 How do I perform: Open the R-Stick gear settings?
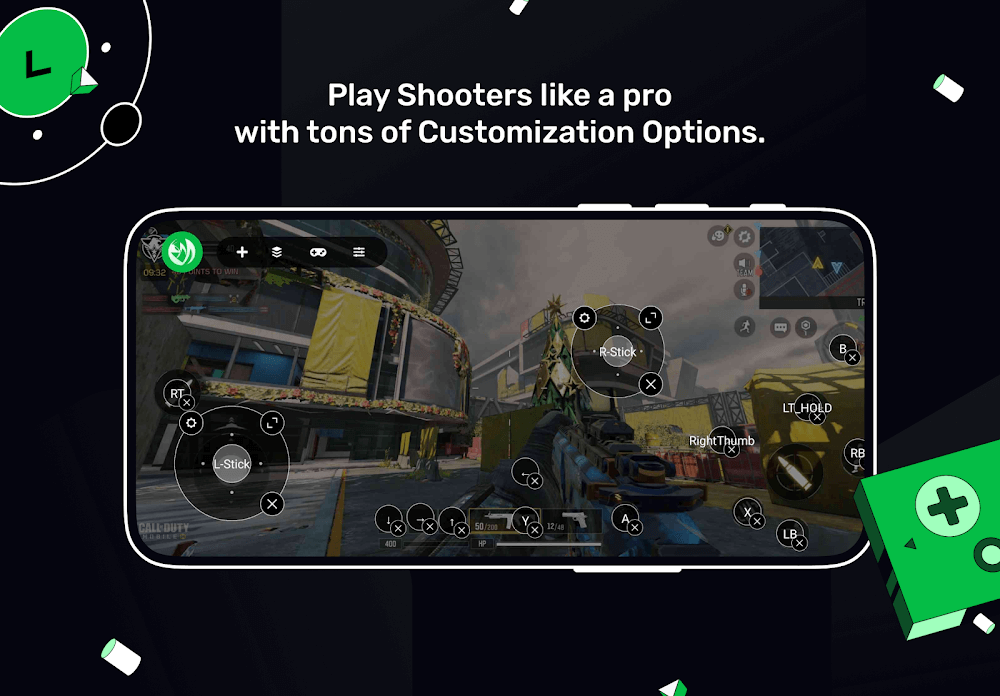pyautogui.click(x=584, y=319)
